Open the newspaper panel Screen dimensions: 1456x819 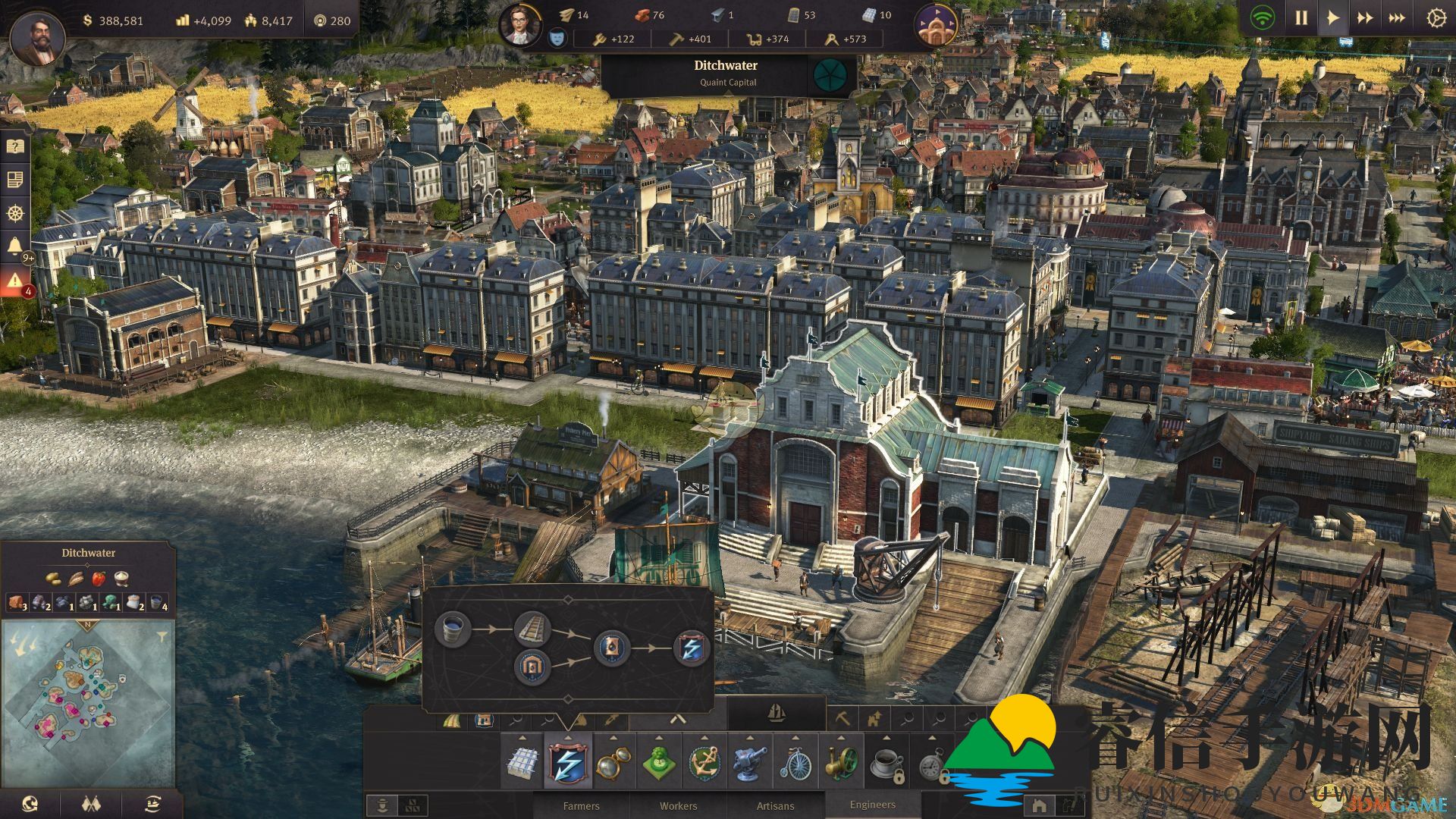pos(15,180)
